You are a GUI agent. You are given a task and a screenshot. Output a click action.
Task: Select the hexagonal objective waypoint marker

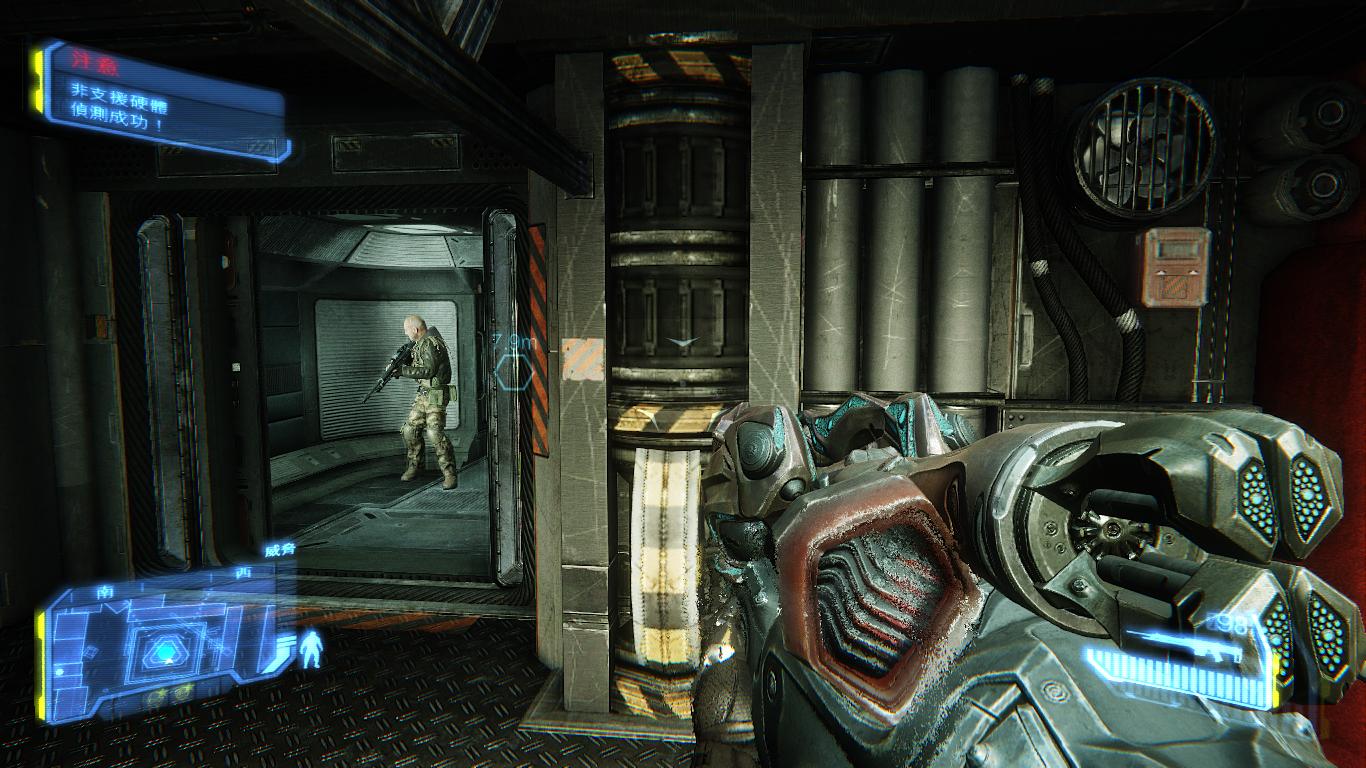coord(512,374)
